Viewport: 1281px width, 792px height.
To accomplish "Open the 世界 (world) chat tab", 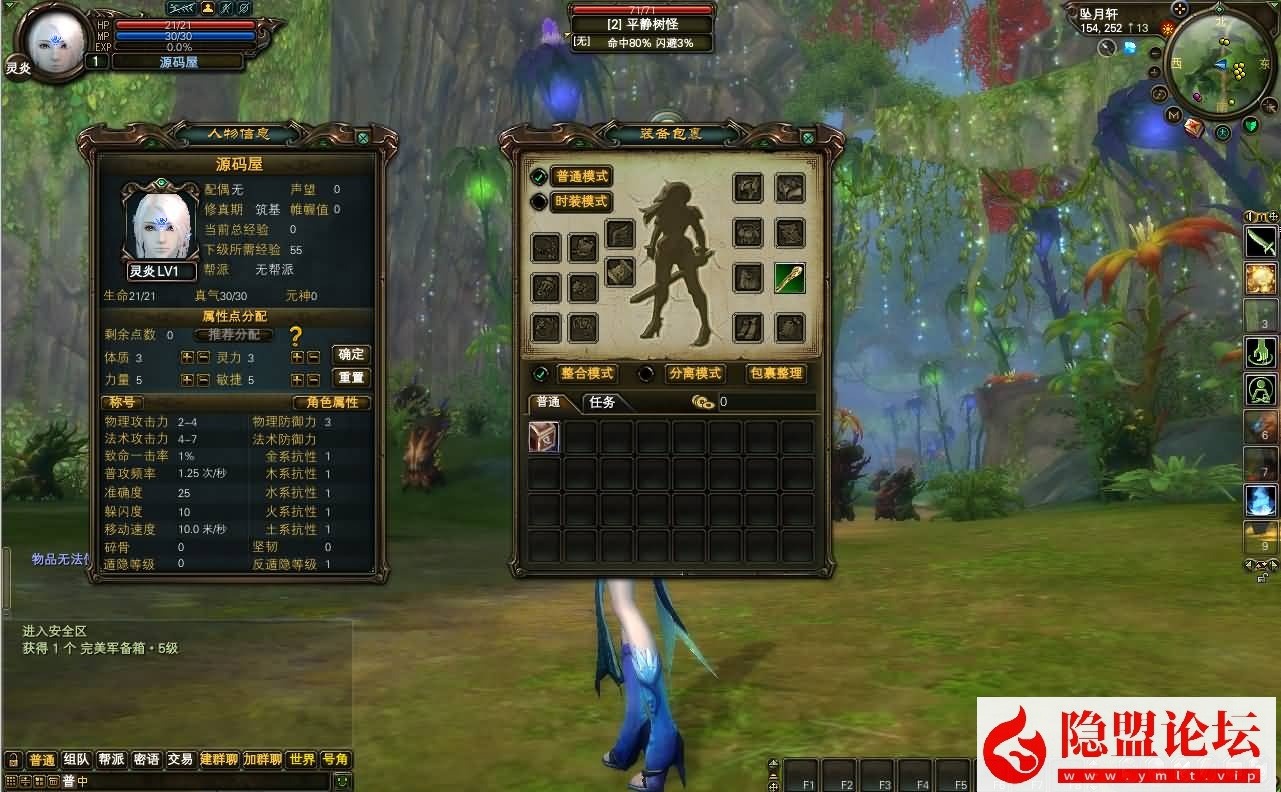I will pyautogui.click(x=303, y=759).
